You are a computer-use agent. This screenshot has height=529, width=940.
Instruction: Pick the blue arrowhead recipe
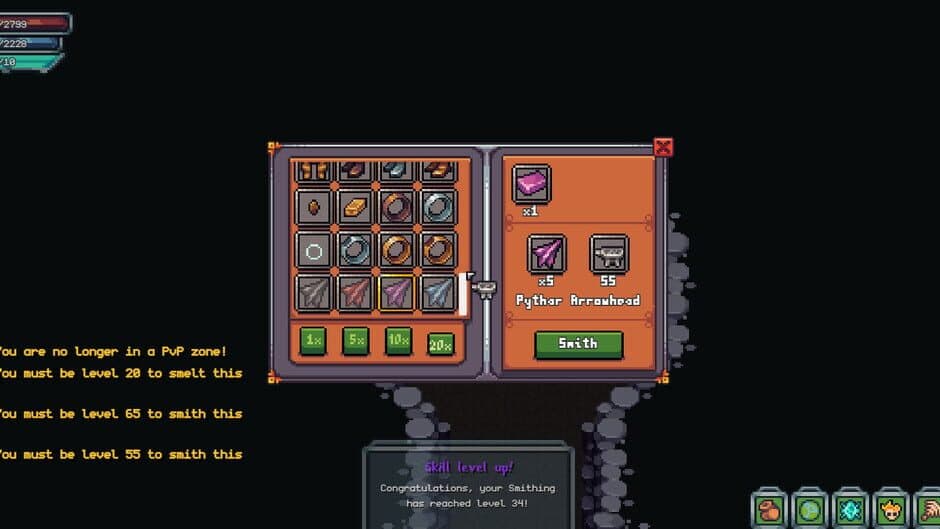(x=439, y=292)
